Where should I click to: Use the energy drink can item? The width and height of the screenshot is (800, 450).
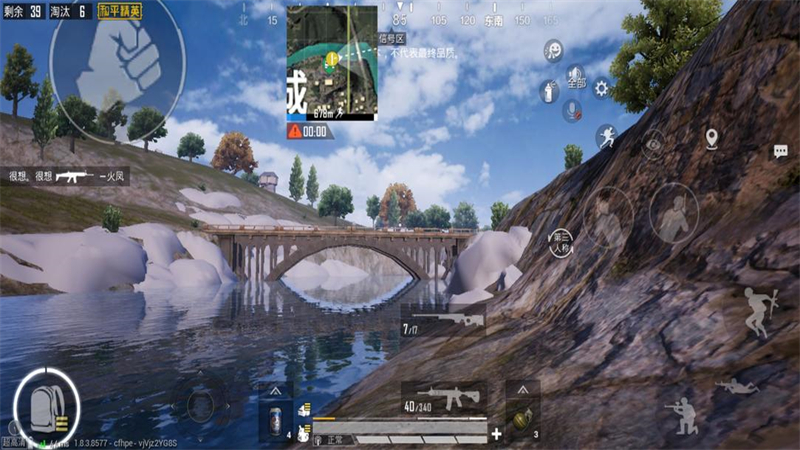click(x=275, y=420)
